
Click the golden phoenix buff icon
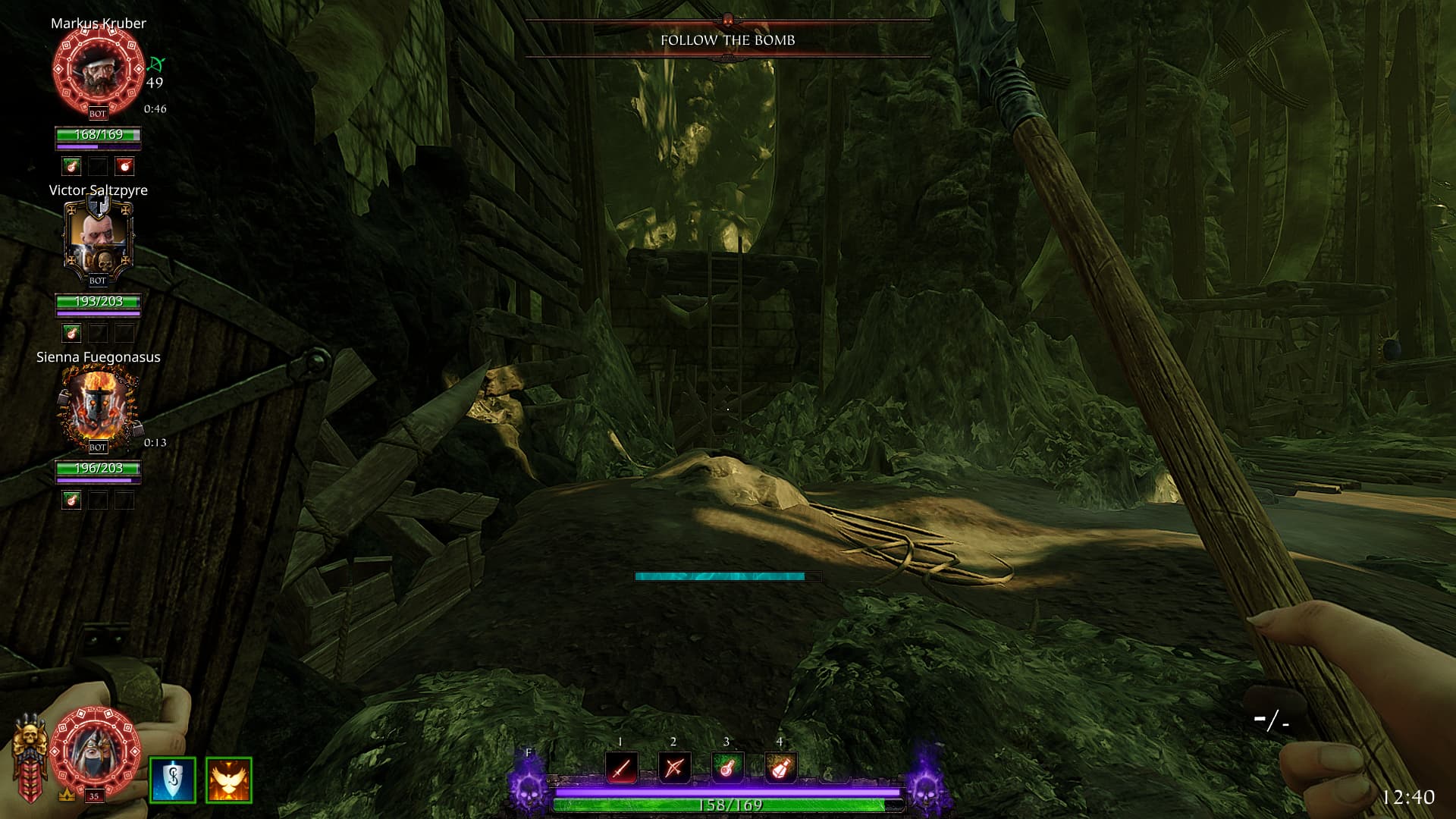tap(228, 780)
